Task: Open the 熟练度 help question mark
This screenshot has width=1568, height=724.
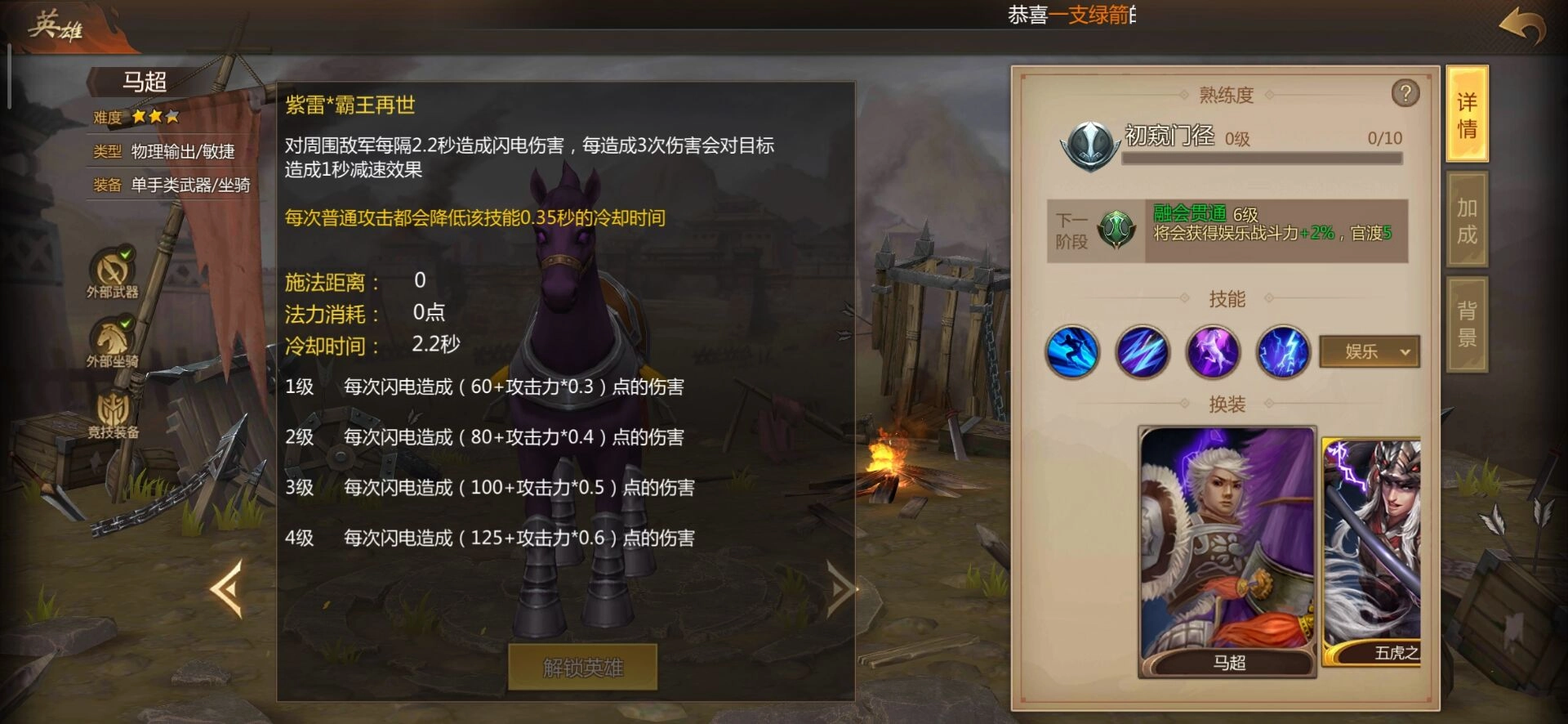Action: tap(1406, 92)
